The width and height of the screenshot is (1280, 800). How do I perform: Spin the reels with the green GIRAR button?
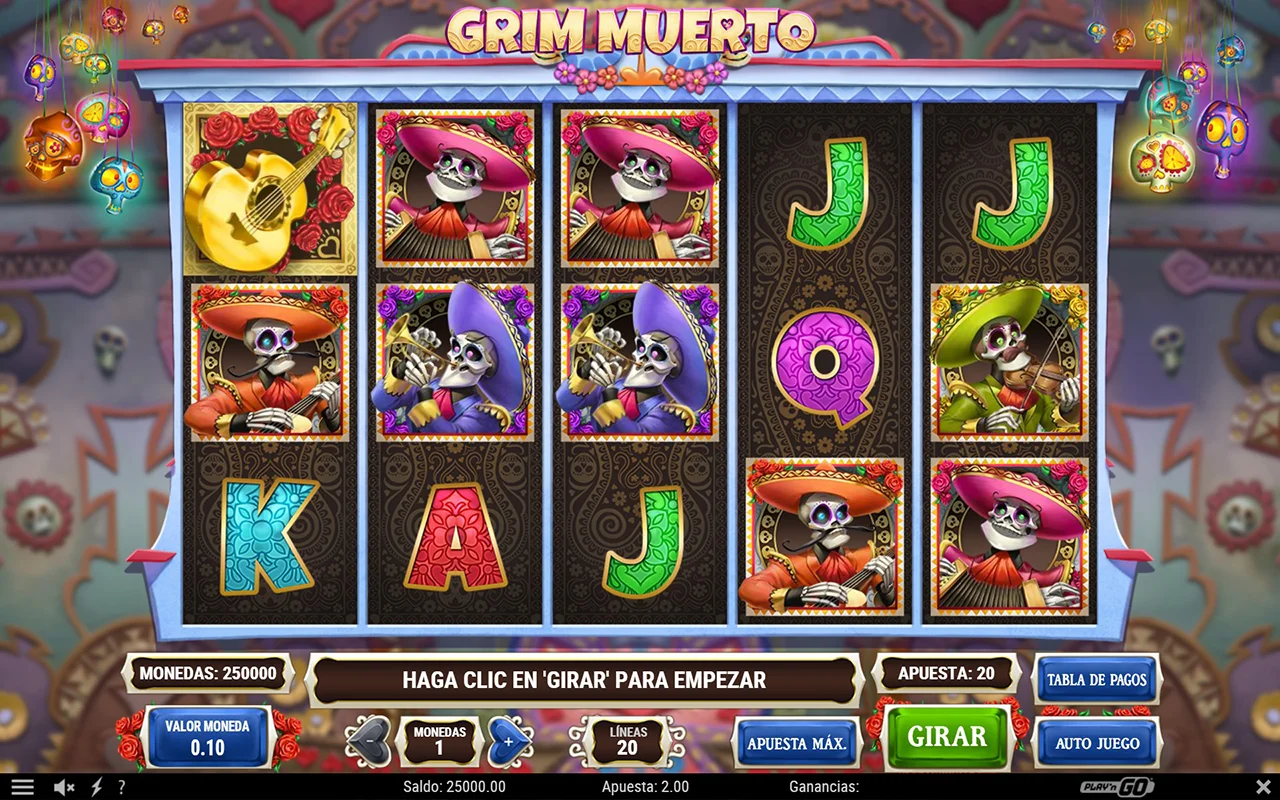point(946,738)
